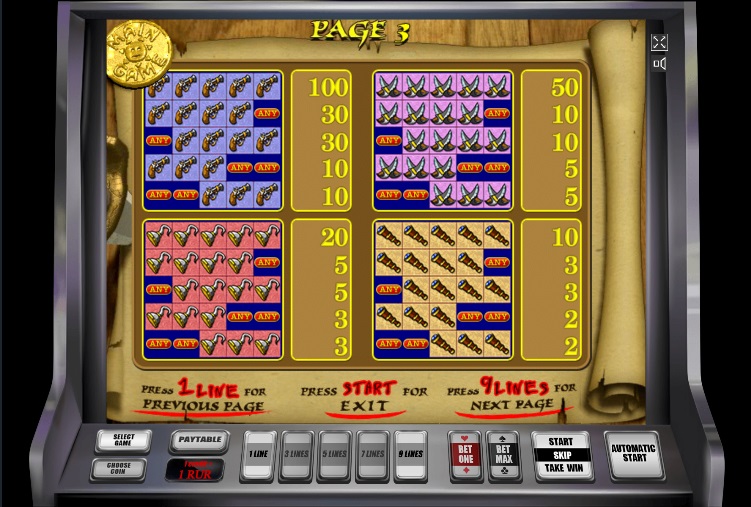Select the 1 Line button
The image size is (751, 507).
[x=259, y=453]
